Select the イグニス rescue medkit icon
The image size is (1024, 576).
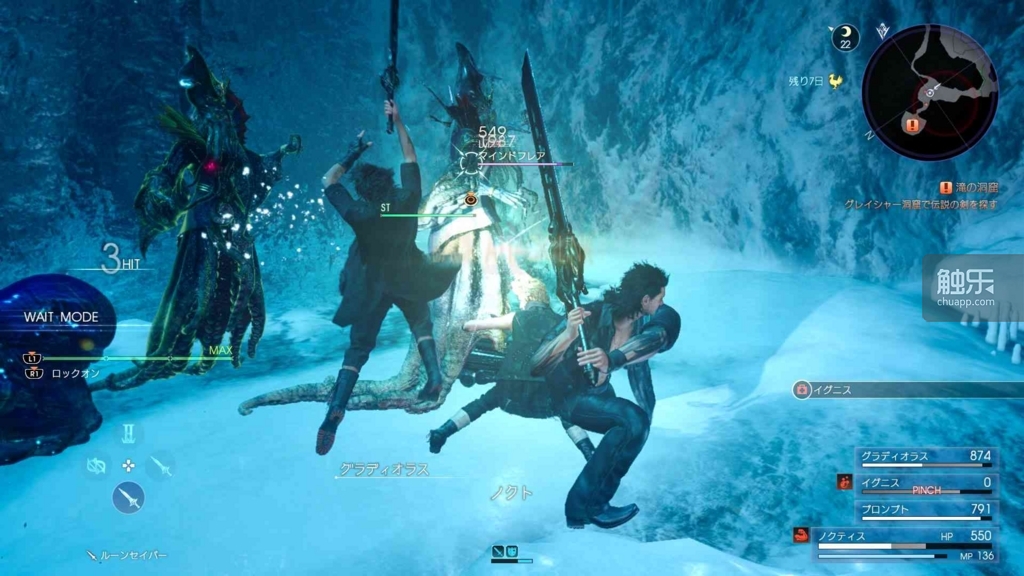tap(801, 390)
